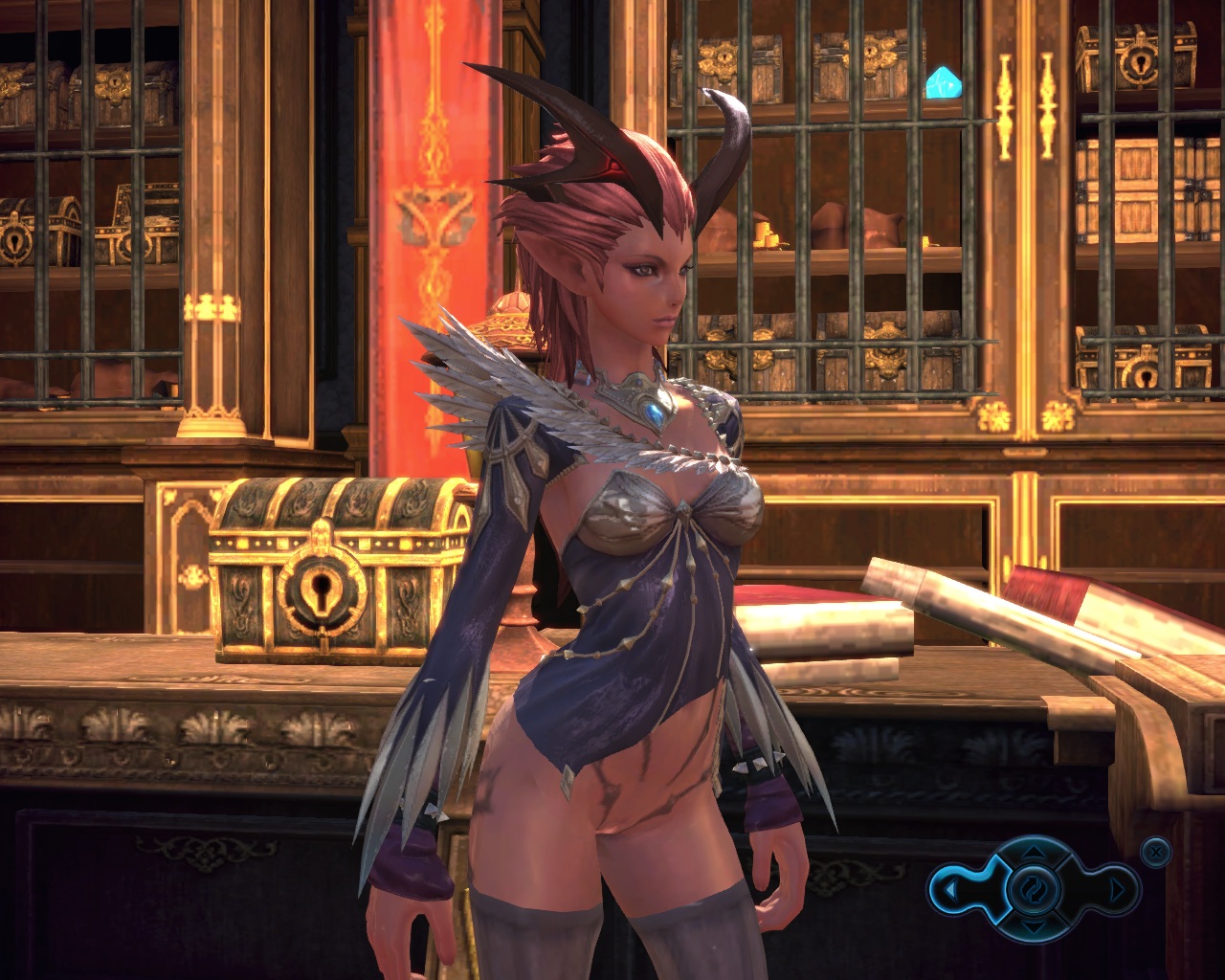The height and width of the screenshot is (980, 1225).
Task: Rotate view with the left arrow button
Action: pos(949,890)
